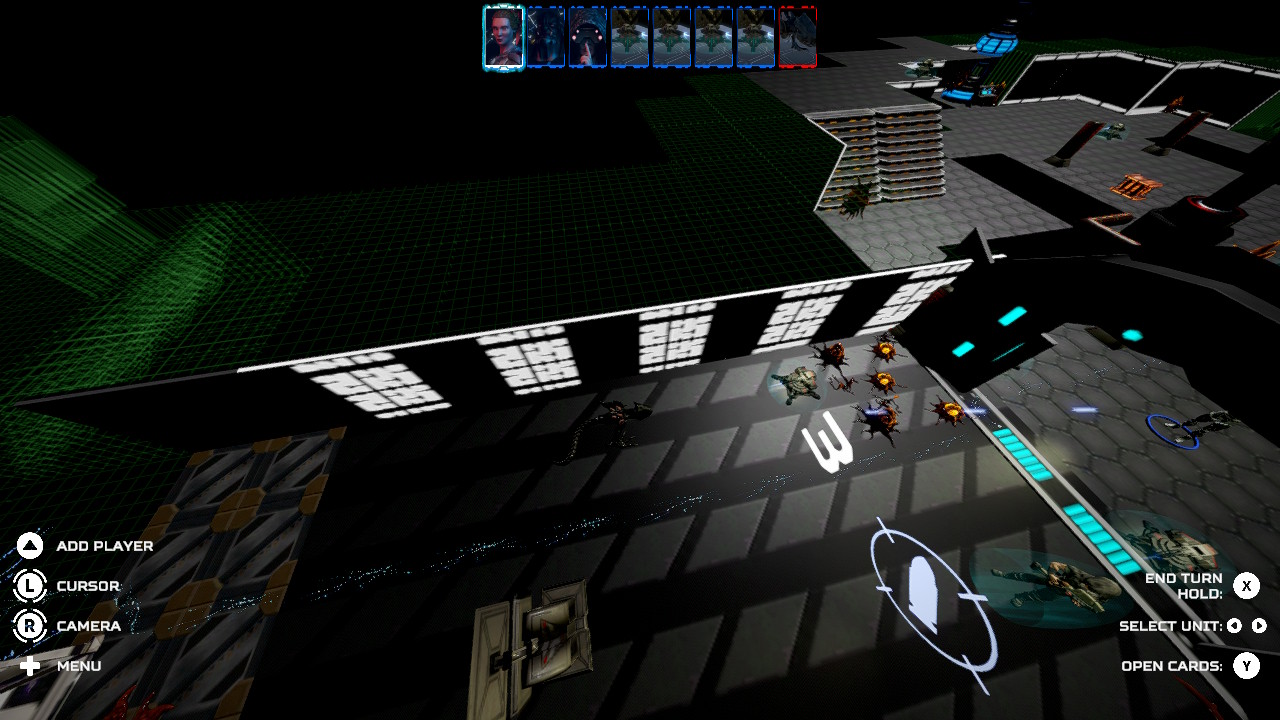Click the SELECT UNIT label
The width and height of the screenshot is (1280, 720).
(x=1172, y=626)
